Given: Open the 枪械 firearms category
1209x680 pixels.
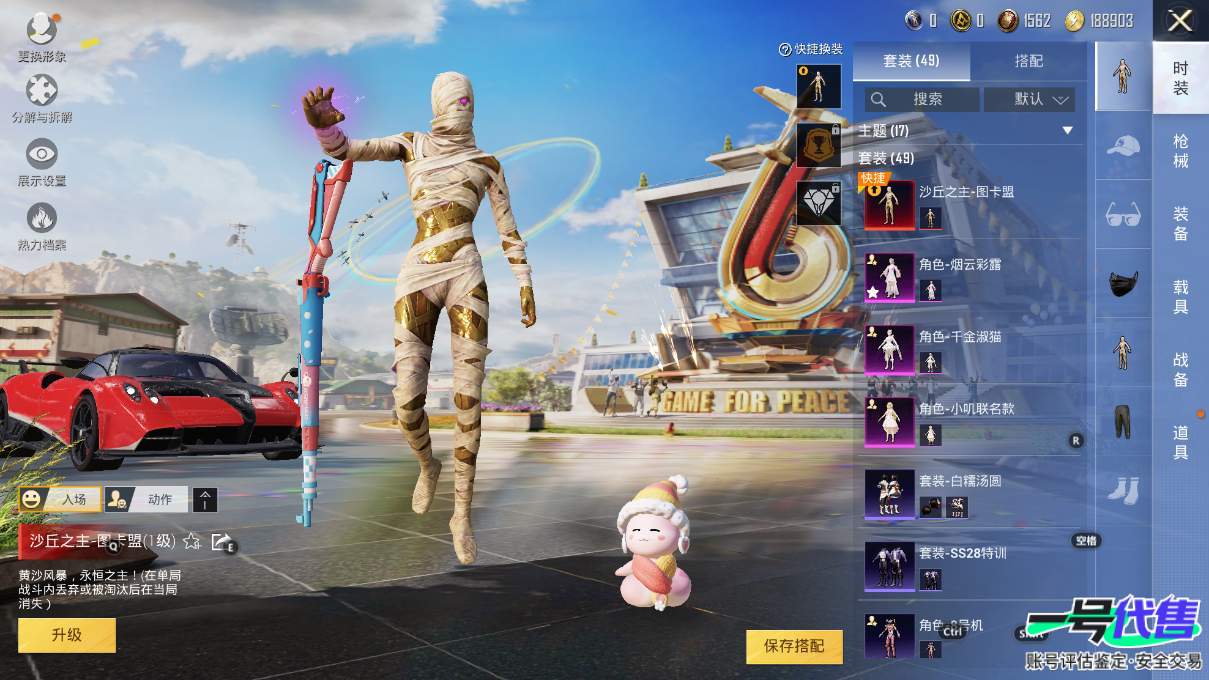Looking at the screenshot, I should click(1180, 151).
